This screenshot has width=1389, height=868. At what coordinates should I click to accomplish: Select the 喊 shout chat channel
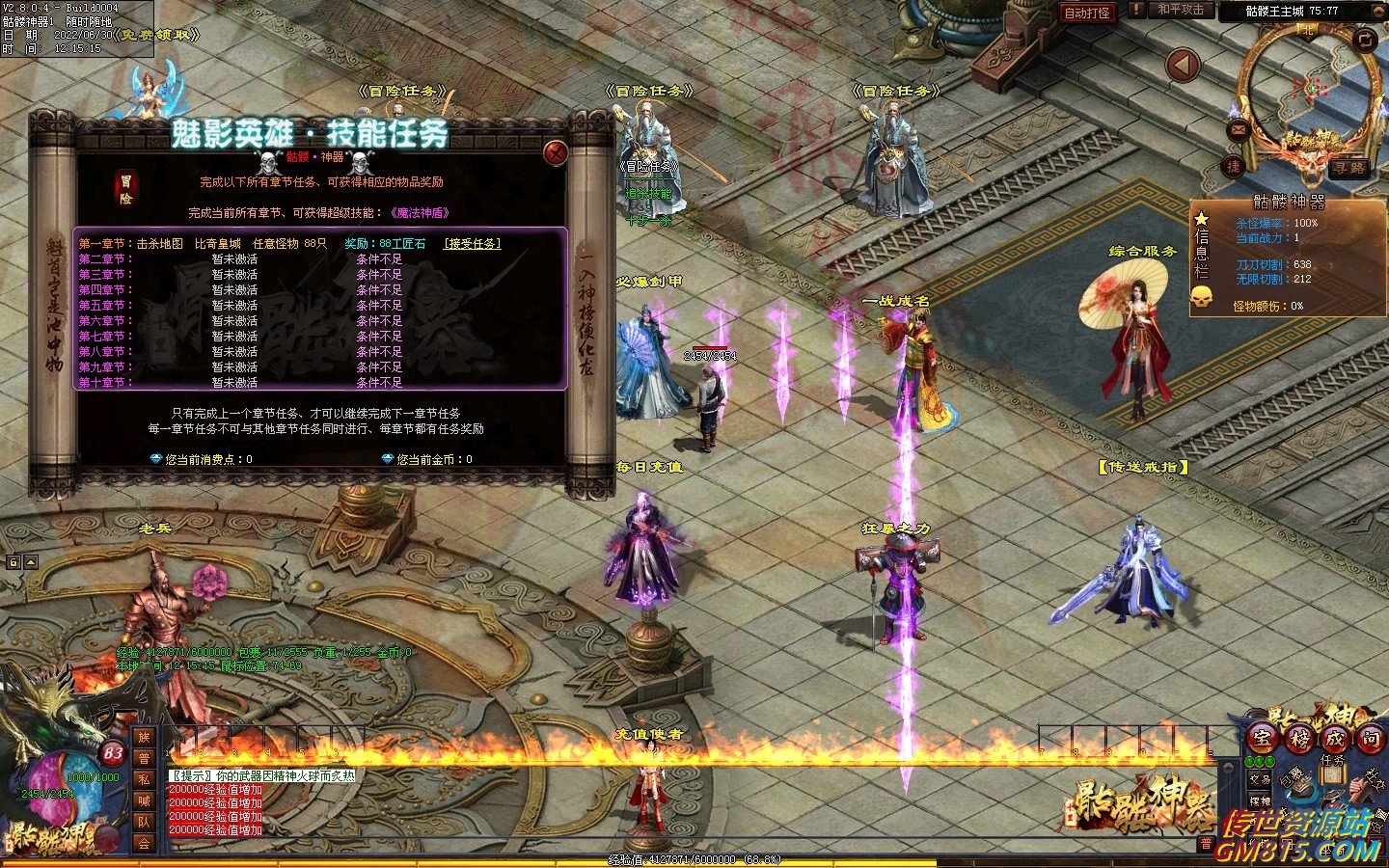144,800
